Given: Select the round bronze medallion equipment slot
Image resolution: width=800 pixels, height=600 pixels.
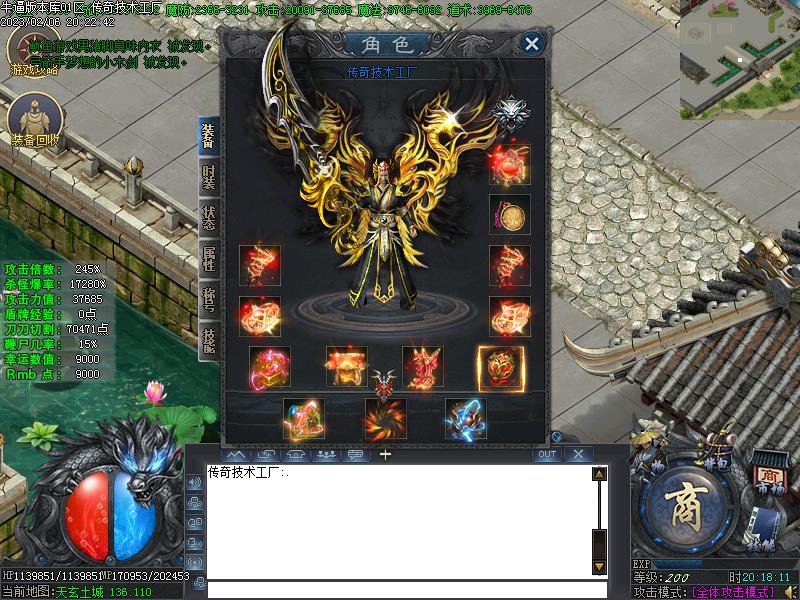Looking at the screenshot, I should point(509,215).
